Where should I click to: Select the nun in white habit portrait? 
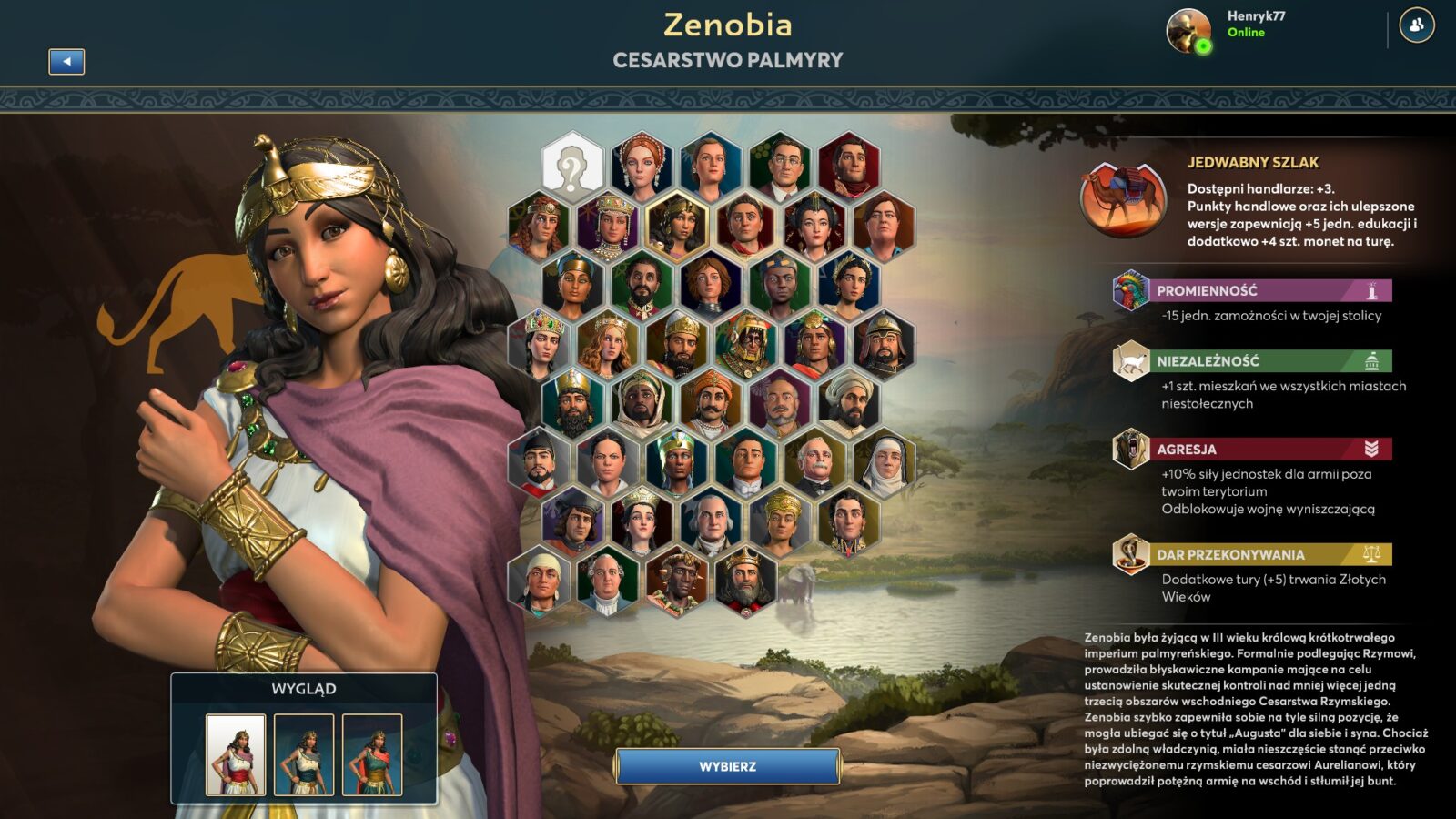coord(885,463)
